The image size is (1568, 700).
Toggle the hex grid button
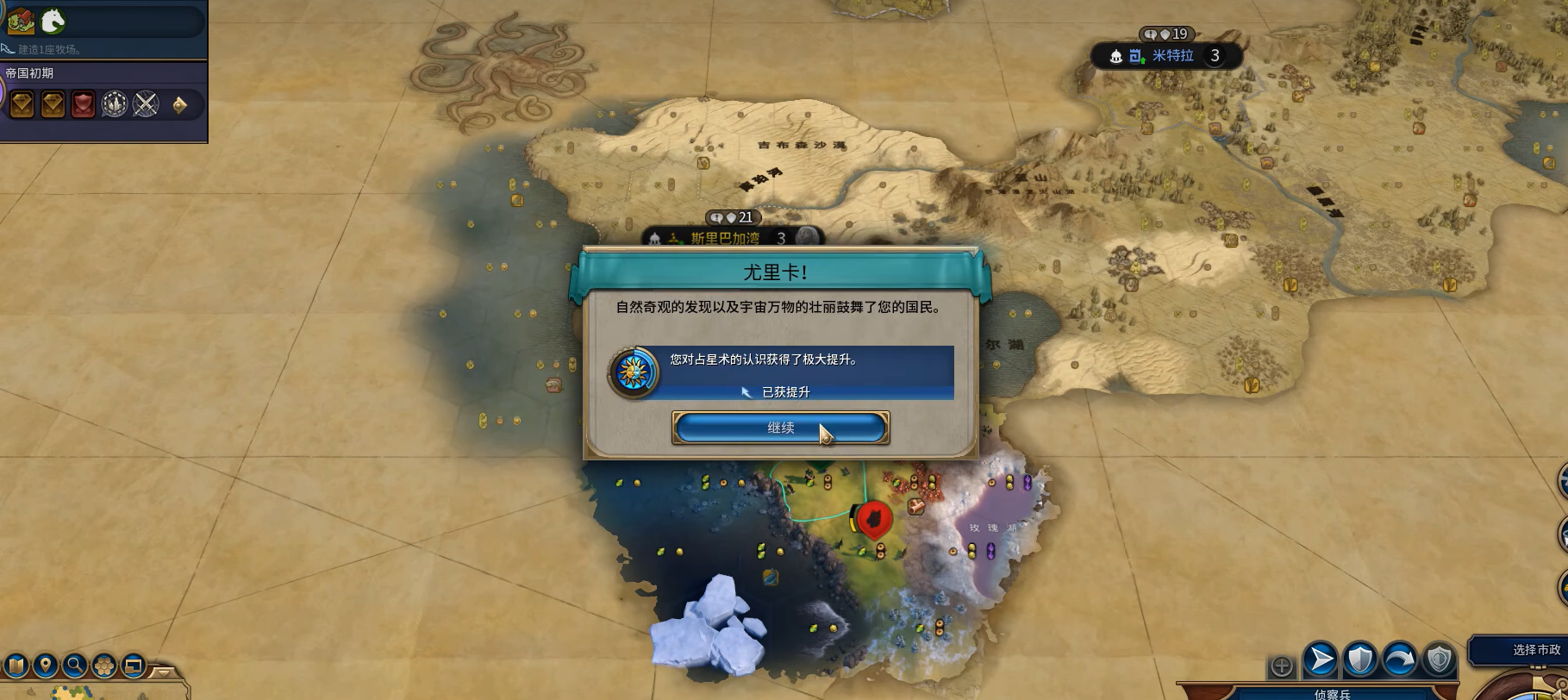click(x=104, y=666)
